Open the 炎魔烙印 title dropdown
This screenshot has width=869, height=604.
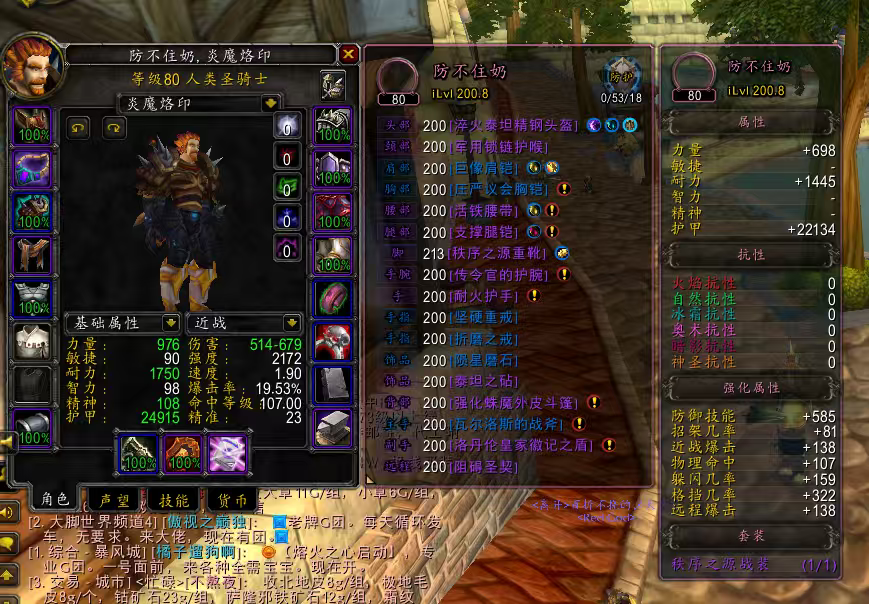coord(270,103)
